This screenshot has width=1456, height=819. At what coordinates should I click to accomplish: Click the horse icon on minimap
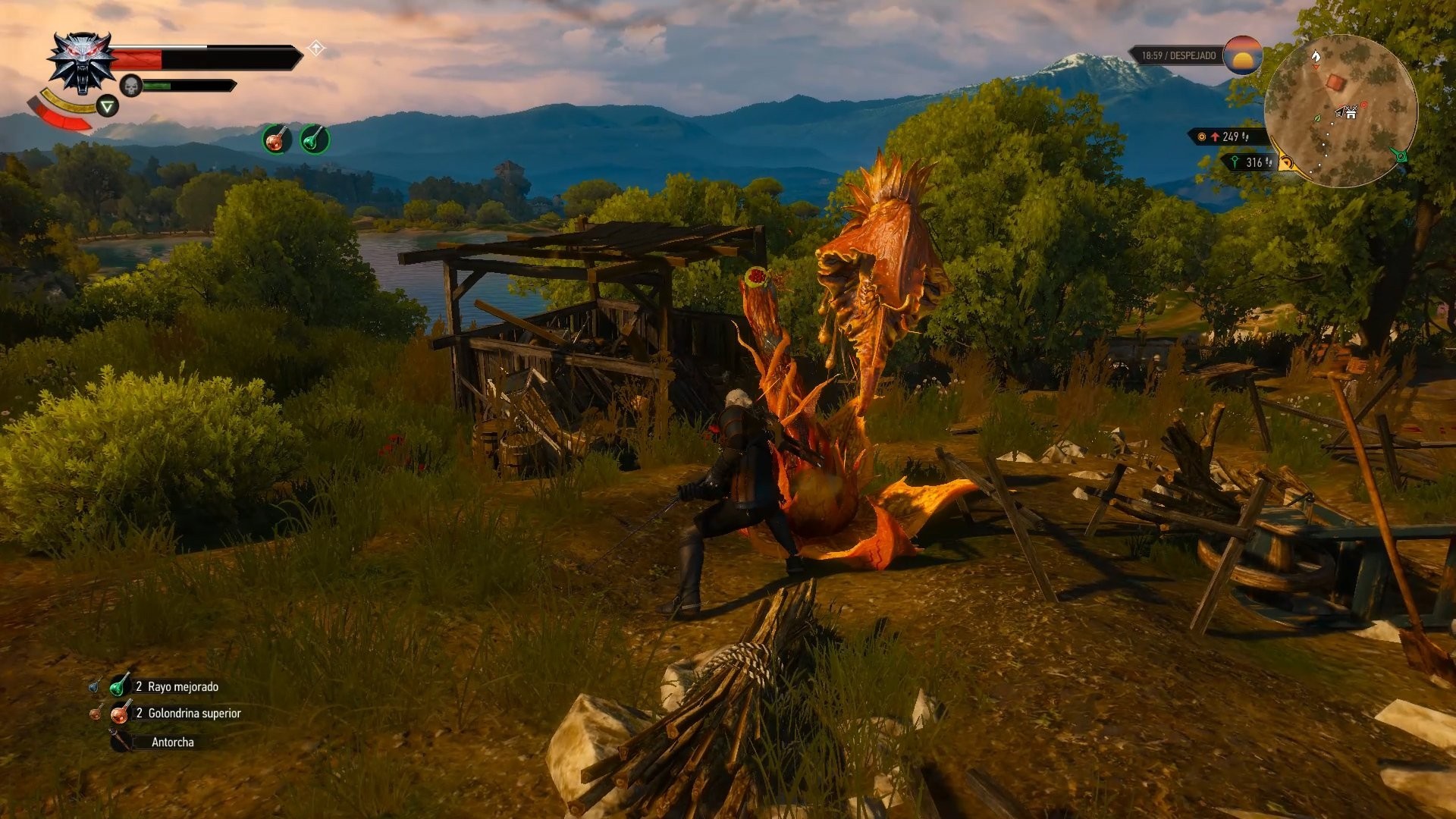tap(1316, 57)
